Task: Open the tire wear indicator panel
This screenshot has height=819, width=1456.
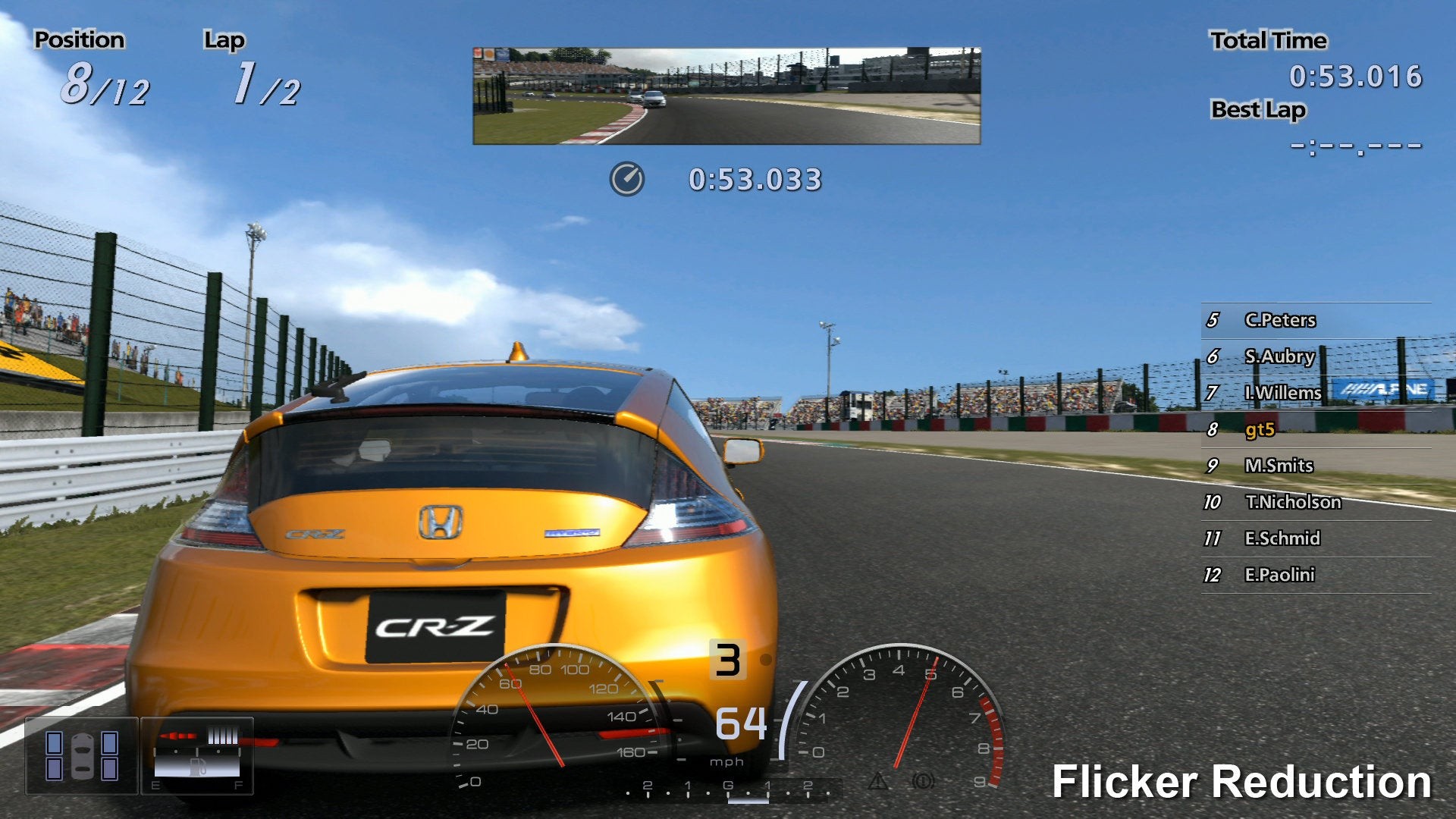Action: pyautogui.click(x=82, y=755)
